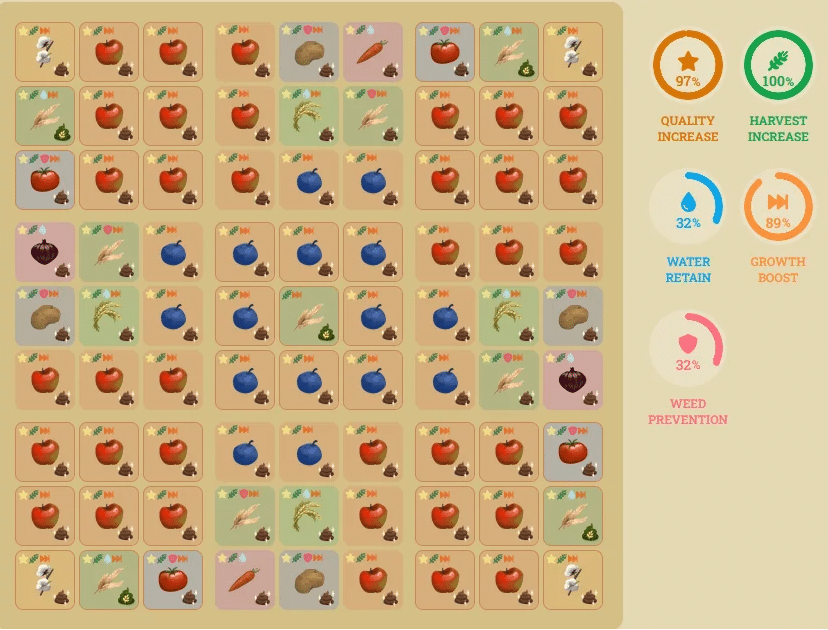Select the carrot tile left of a potato
This screenshot has width=828, height=630.
click(245, 580)
